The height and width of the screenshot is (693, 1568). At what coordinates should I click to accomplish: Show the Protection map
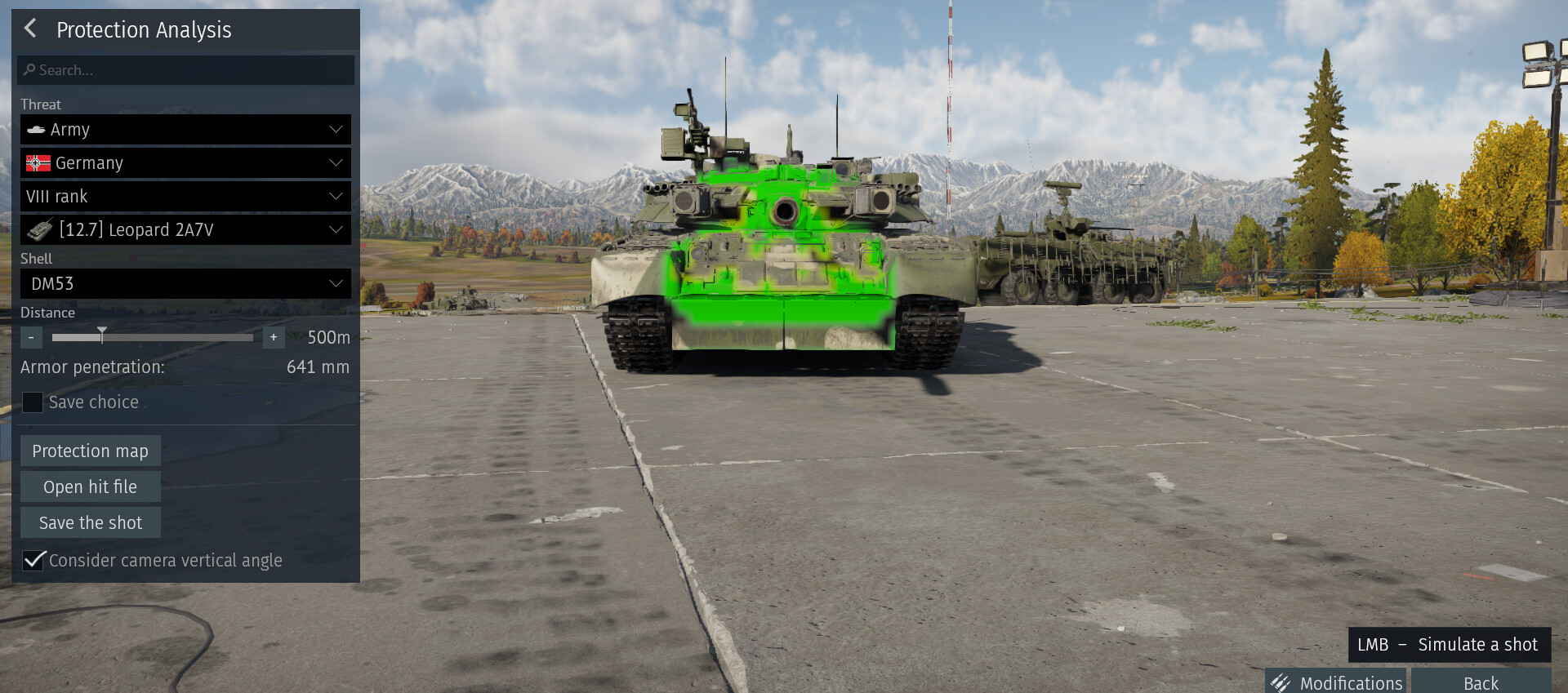tap(90, 451)
